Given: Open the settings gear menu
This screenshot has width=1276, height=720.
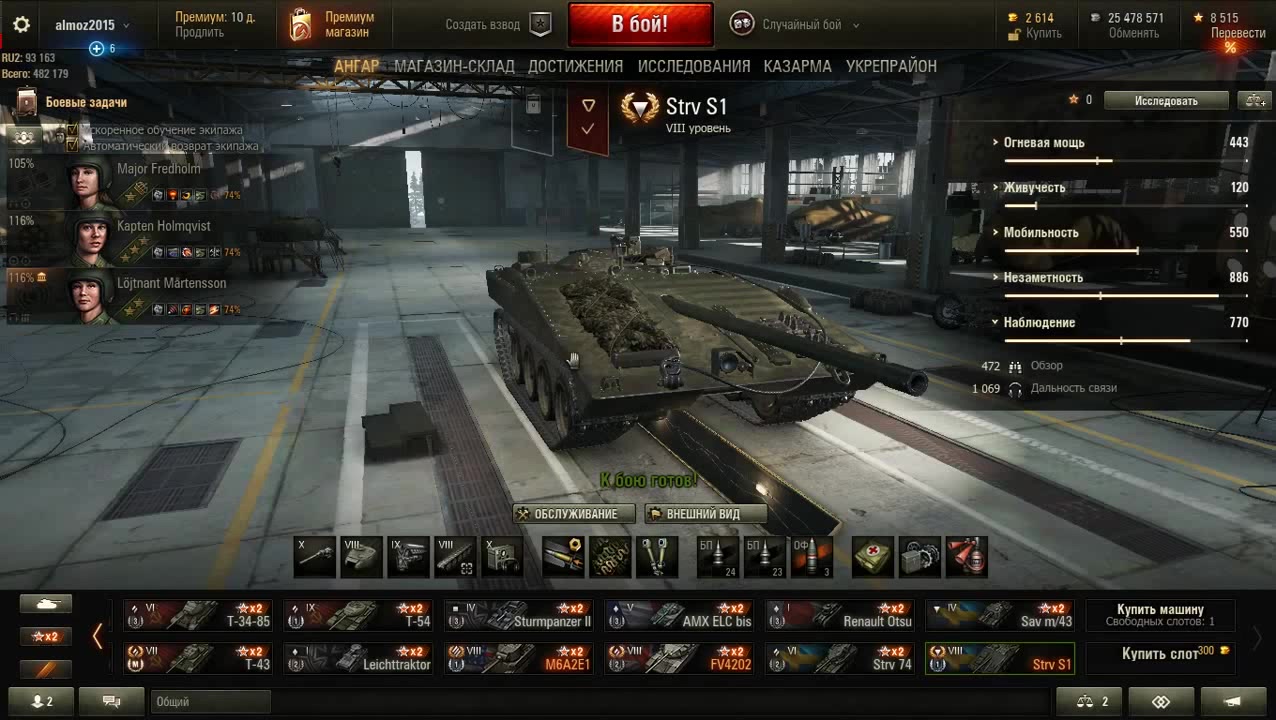Looking at the screenshot, I should click(x=21, y=25).
